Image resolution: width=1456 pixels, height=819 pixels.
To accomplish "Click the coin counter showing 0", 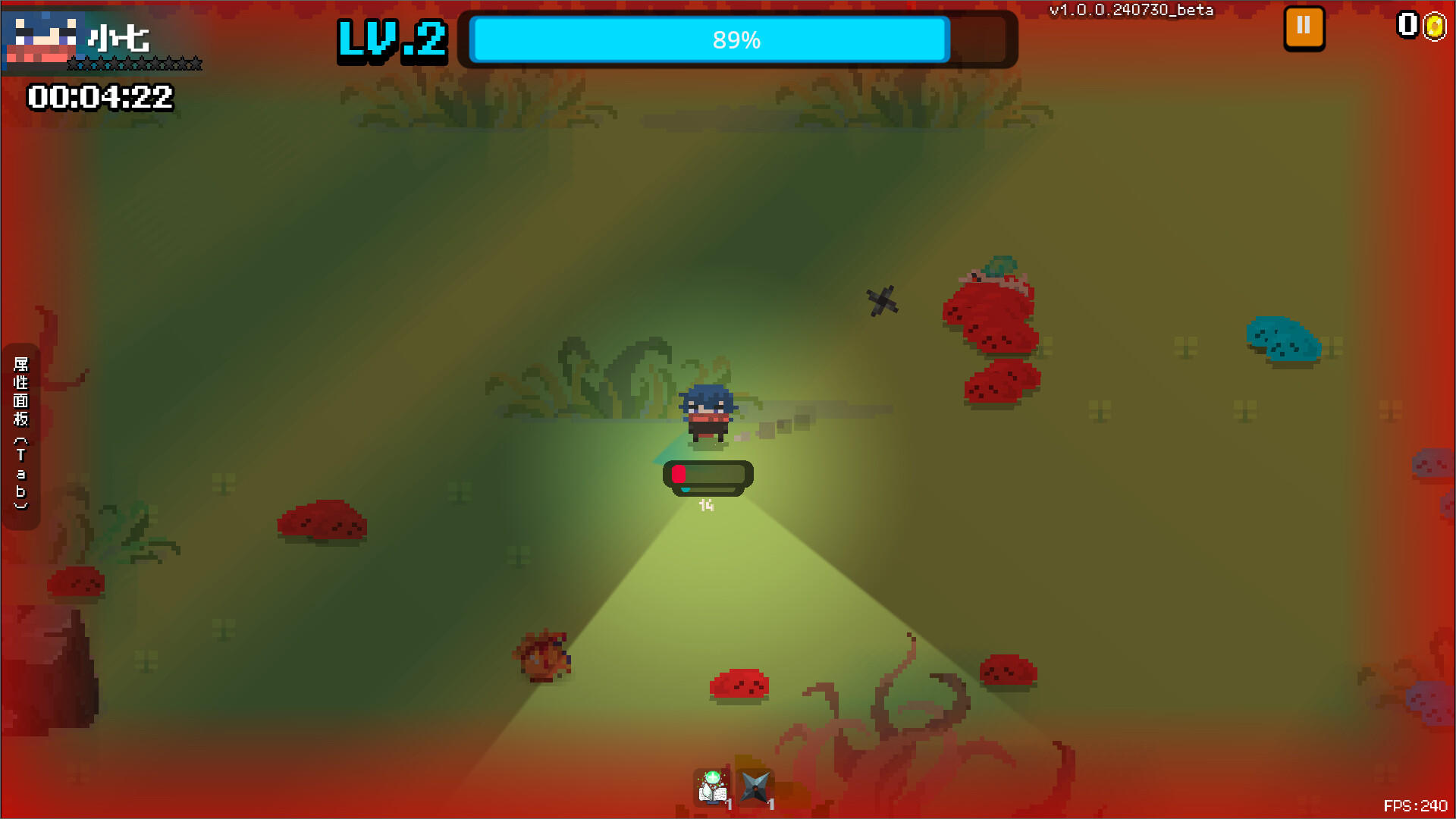I will 1409,25.
